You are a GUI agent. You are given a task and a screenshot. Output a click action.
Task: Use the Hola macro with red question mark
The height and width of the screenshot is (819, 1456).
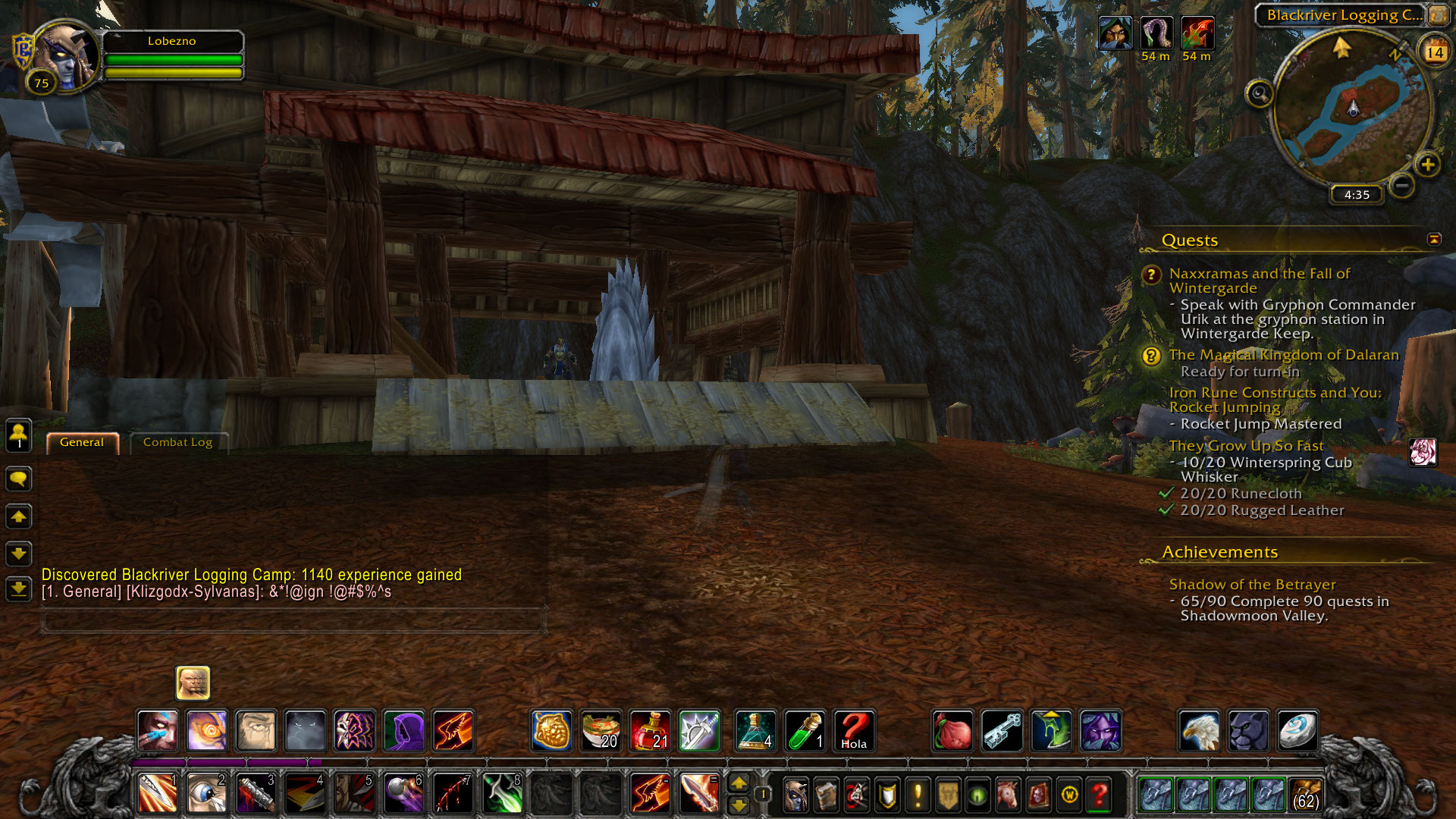click(x=854, y=731)
